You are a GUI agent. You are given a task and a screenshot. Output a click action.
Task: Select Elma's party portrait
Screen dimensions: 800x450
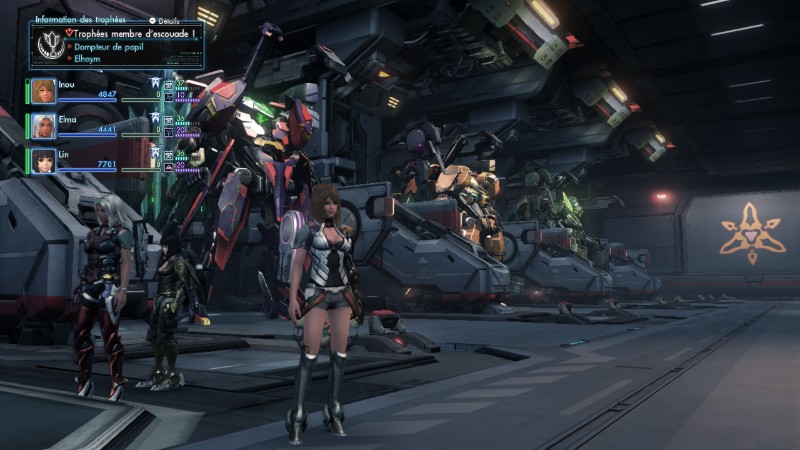pyautogui.click(x=43, y=126)
